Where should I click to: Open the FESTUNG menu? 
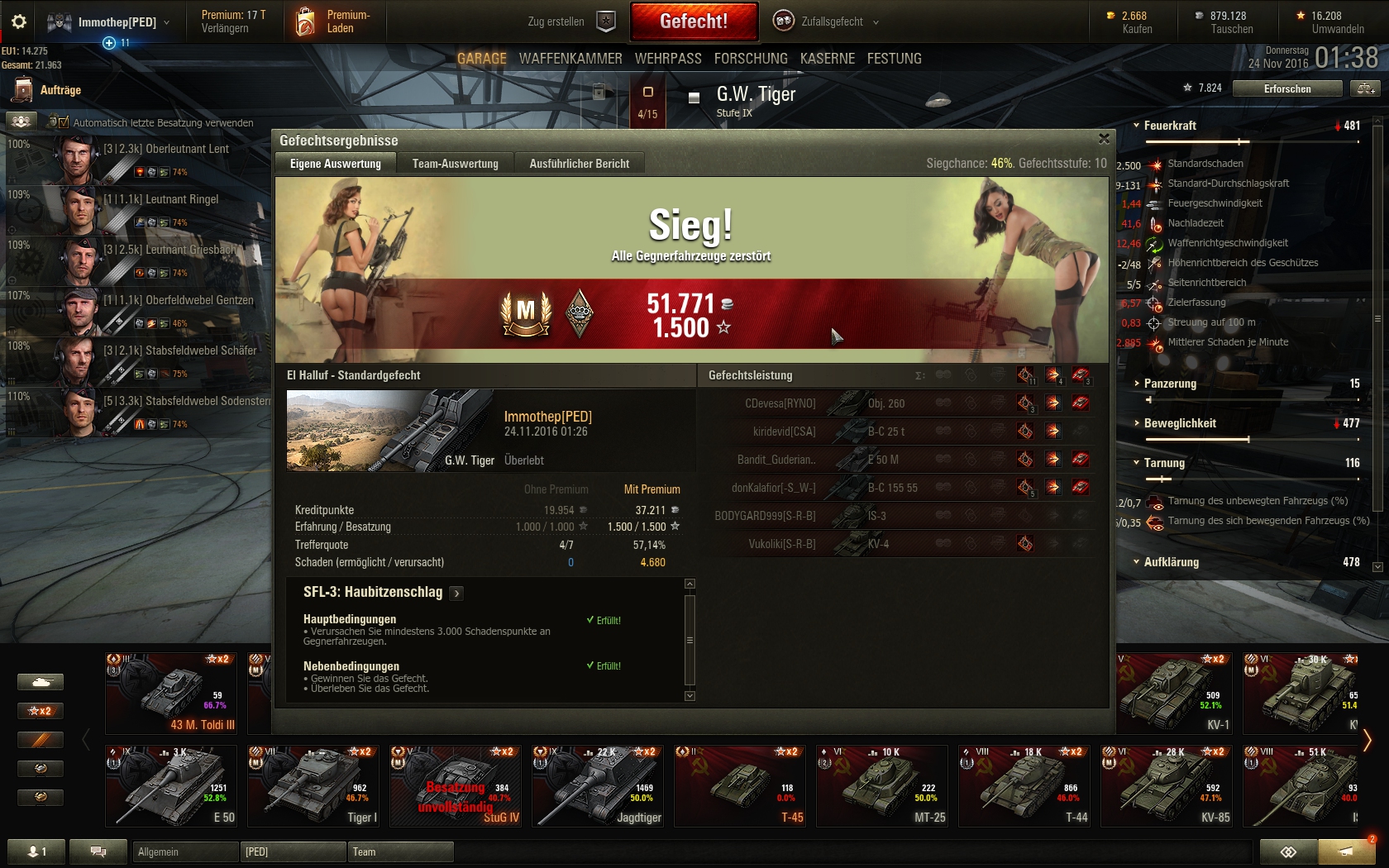coord(894,59)
